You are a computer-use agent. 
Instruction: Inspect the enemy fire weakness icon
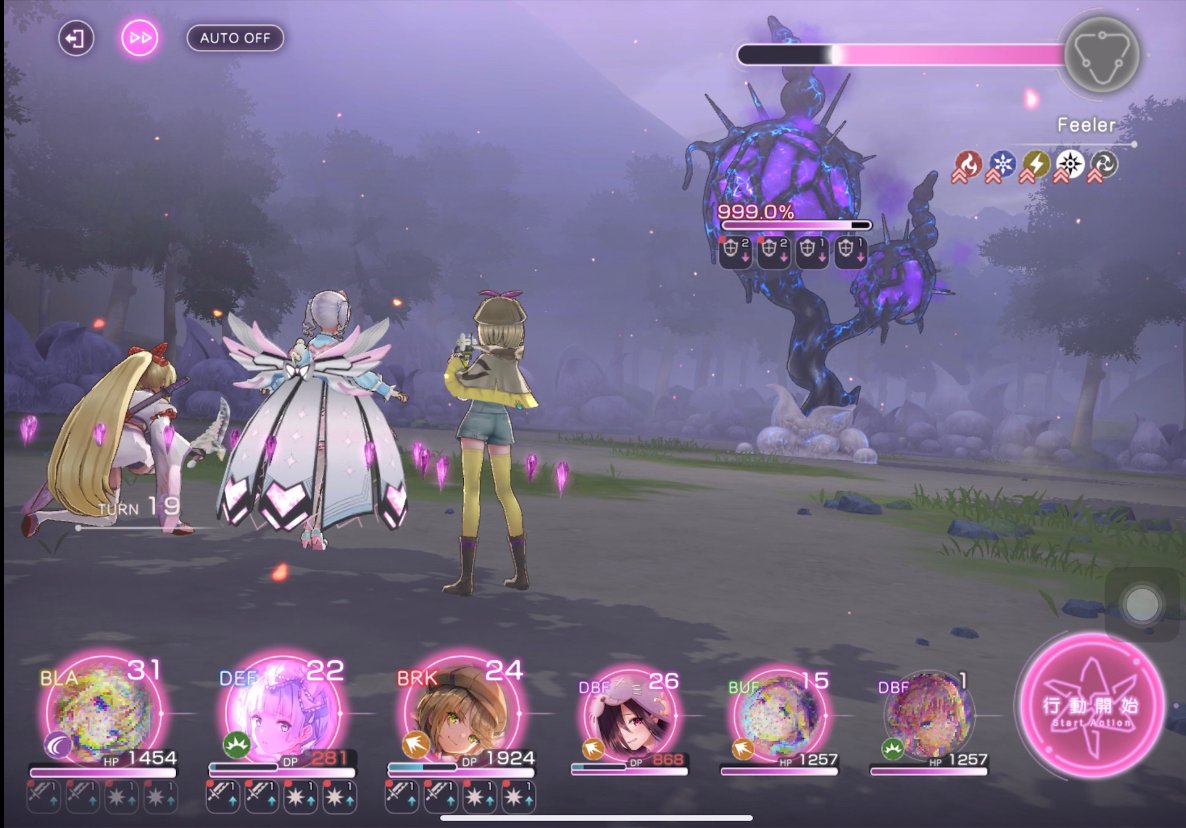tap(967, 165)
